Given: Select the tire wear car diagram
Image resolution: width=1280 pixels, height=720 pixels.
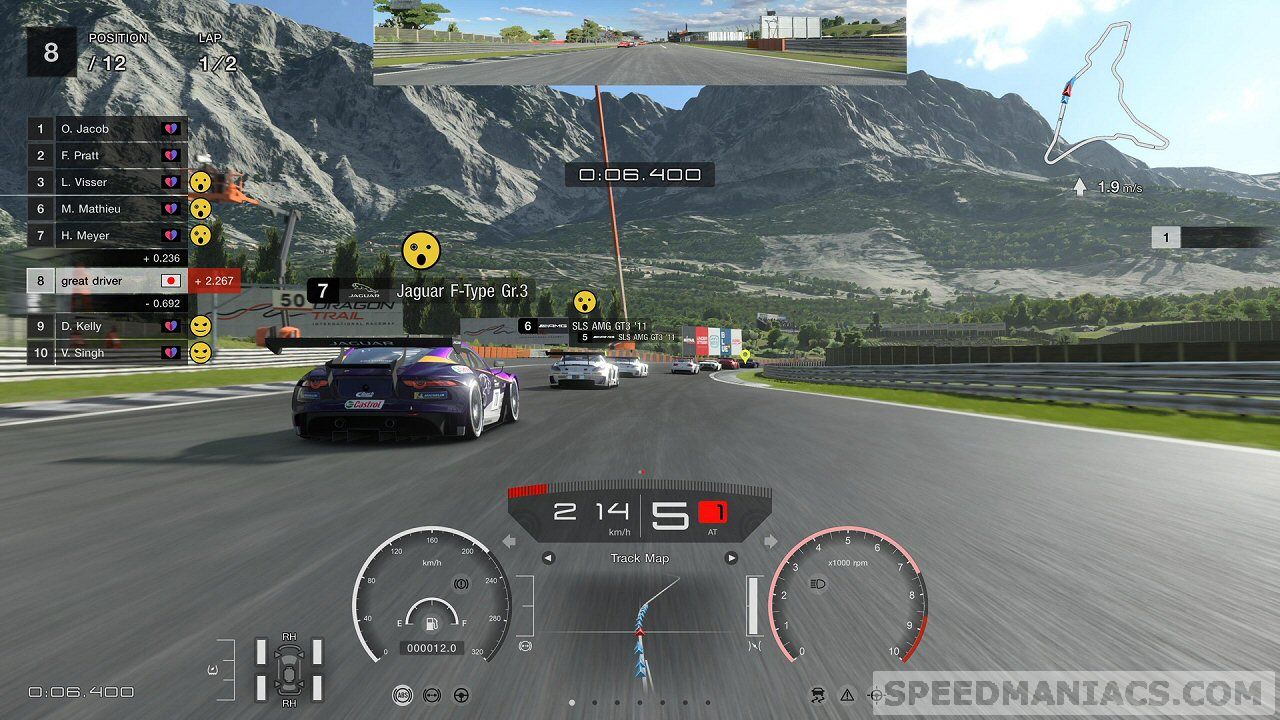Looking at the screenshot, I should (288, 668).
